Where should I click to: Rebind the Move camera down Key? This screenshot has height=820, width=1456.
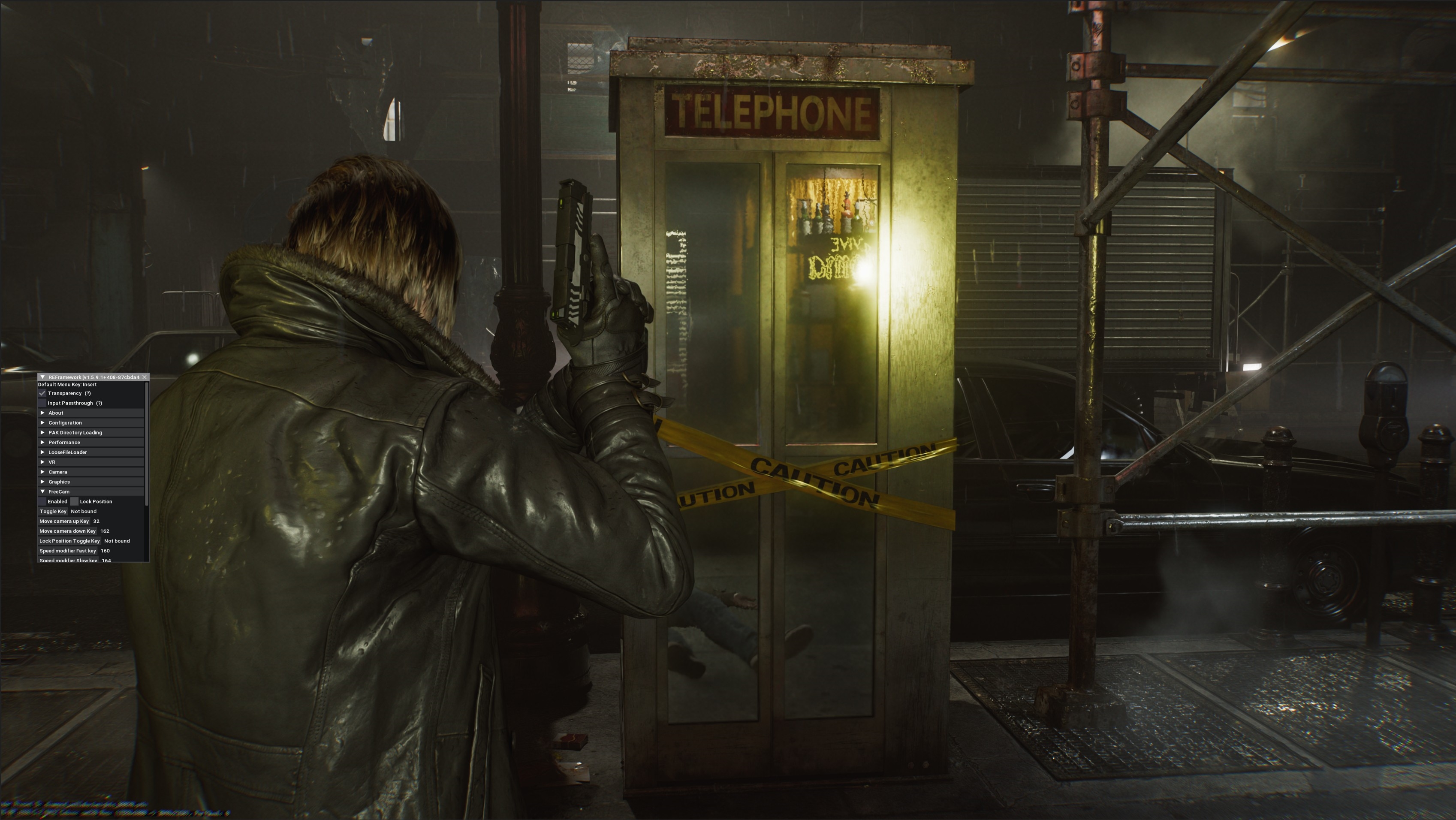67,531
